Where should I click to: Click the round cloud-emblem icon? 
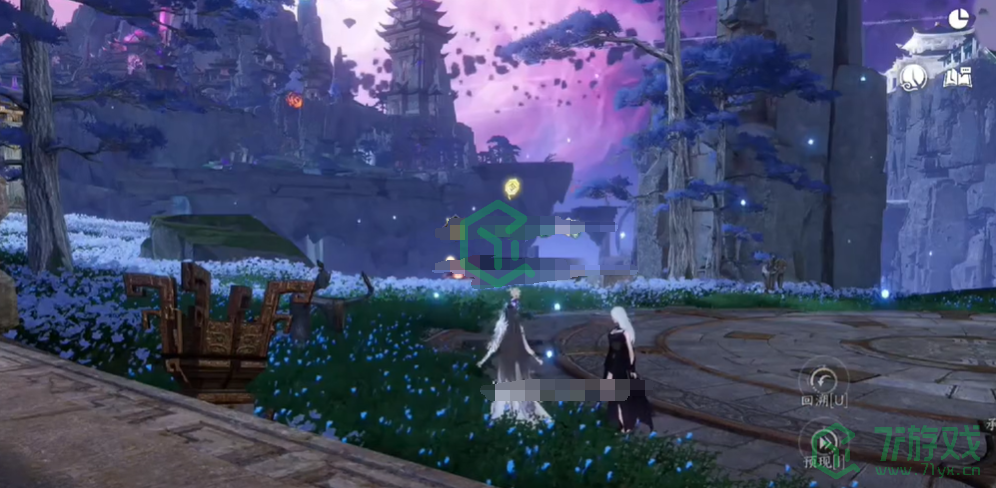[912, 76]
